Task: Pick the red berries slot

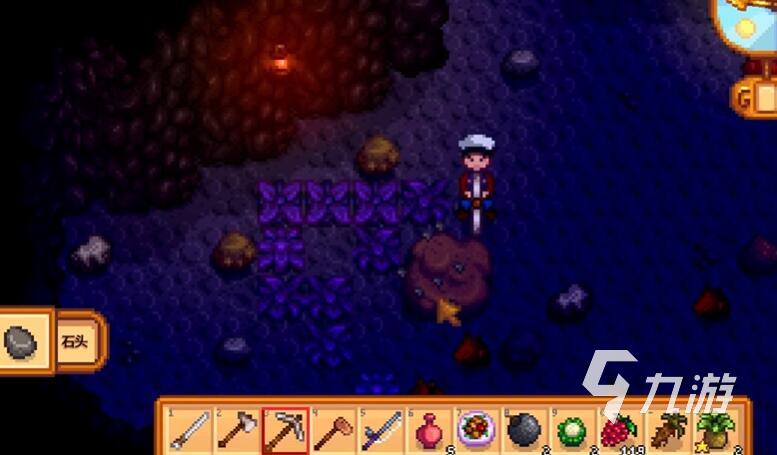Action: [x=620, y=430]
